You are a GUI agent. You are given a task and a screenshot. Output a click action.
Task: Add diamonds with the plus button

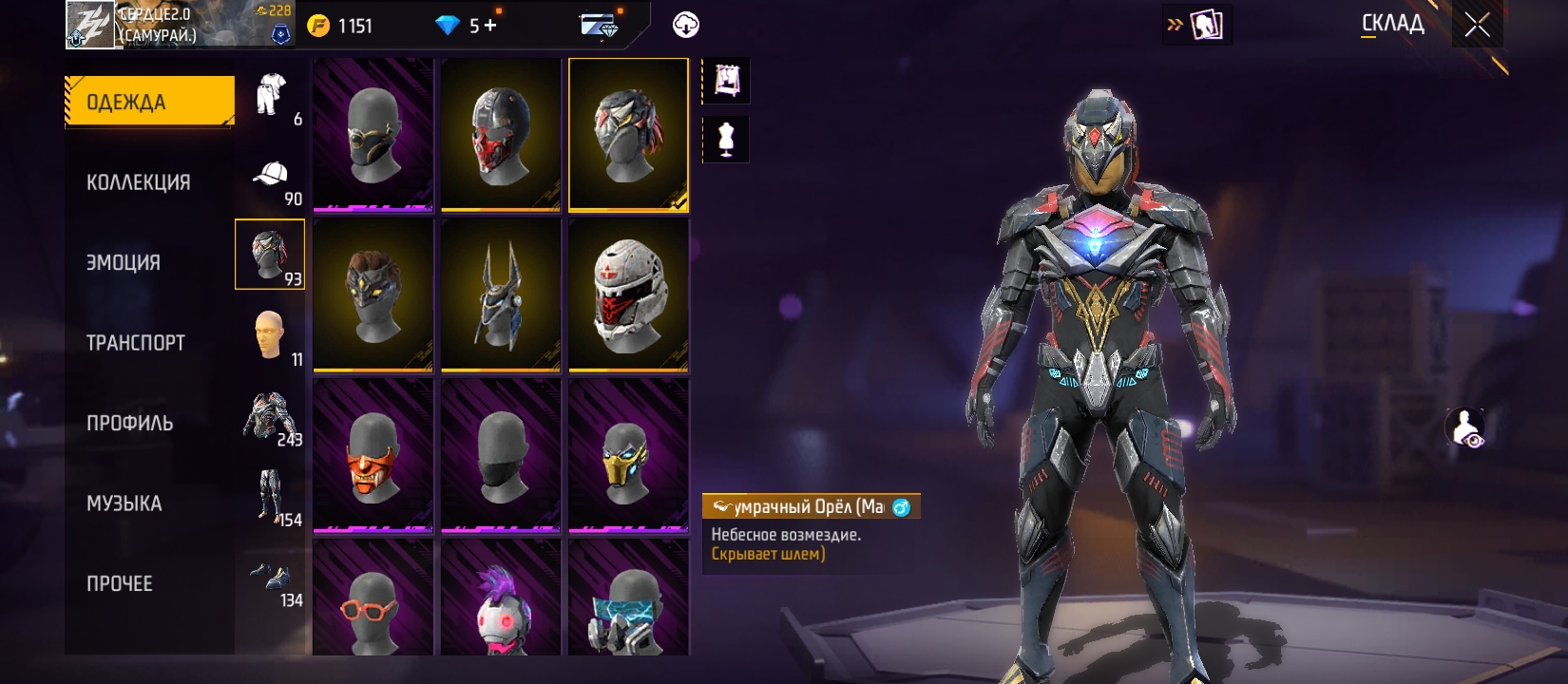pyautogui.click(x=490, y=26)
